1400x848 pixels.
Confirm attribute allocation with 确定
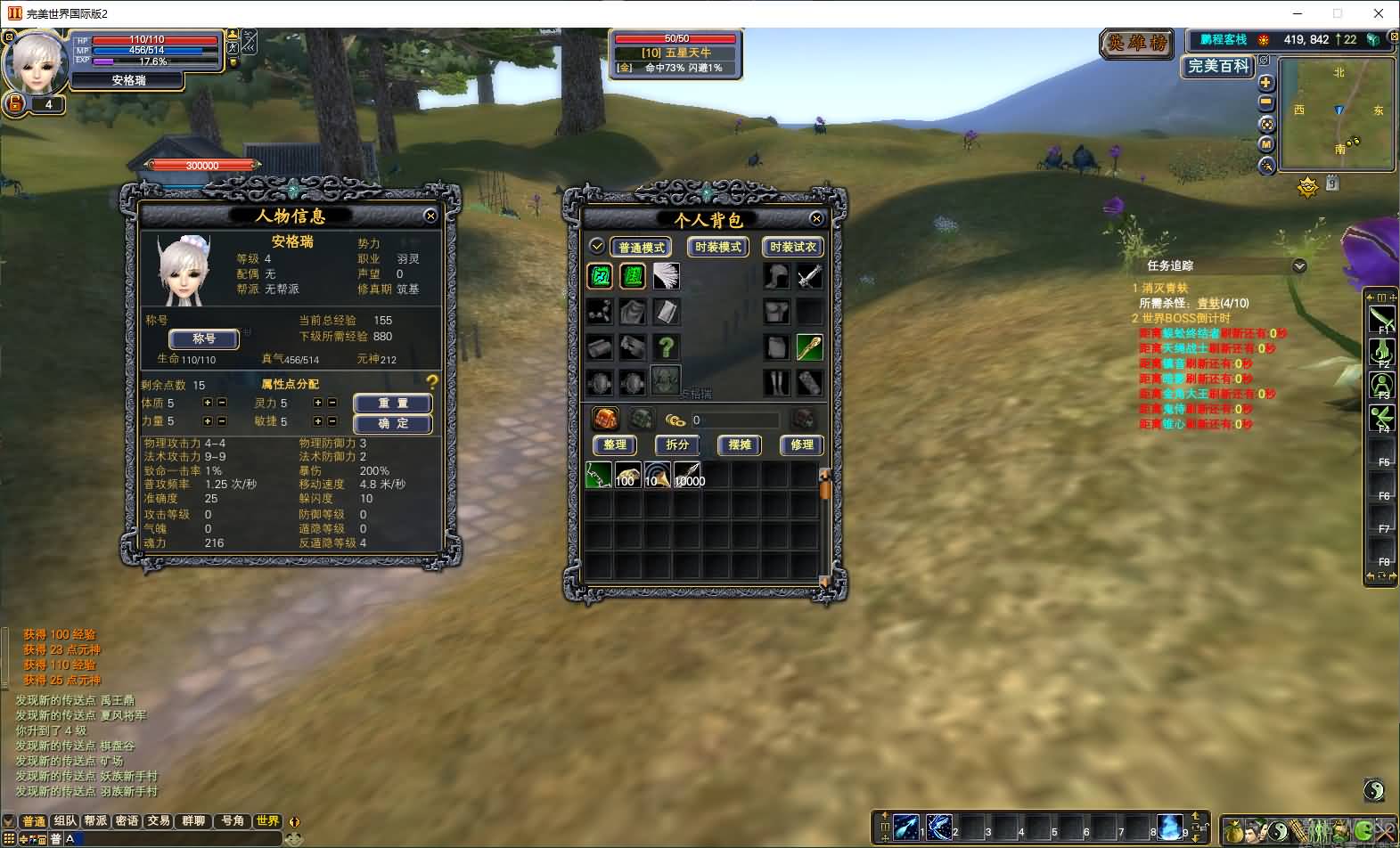(392, 423)
